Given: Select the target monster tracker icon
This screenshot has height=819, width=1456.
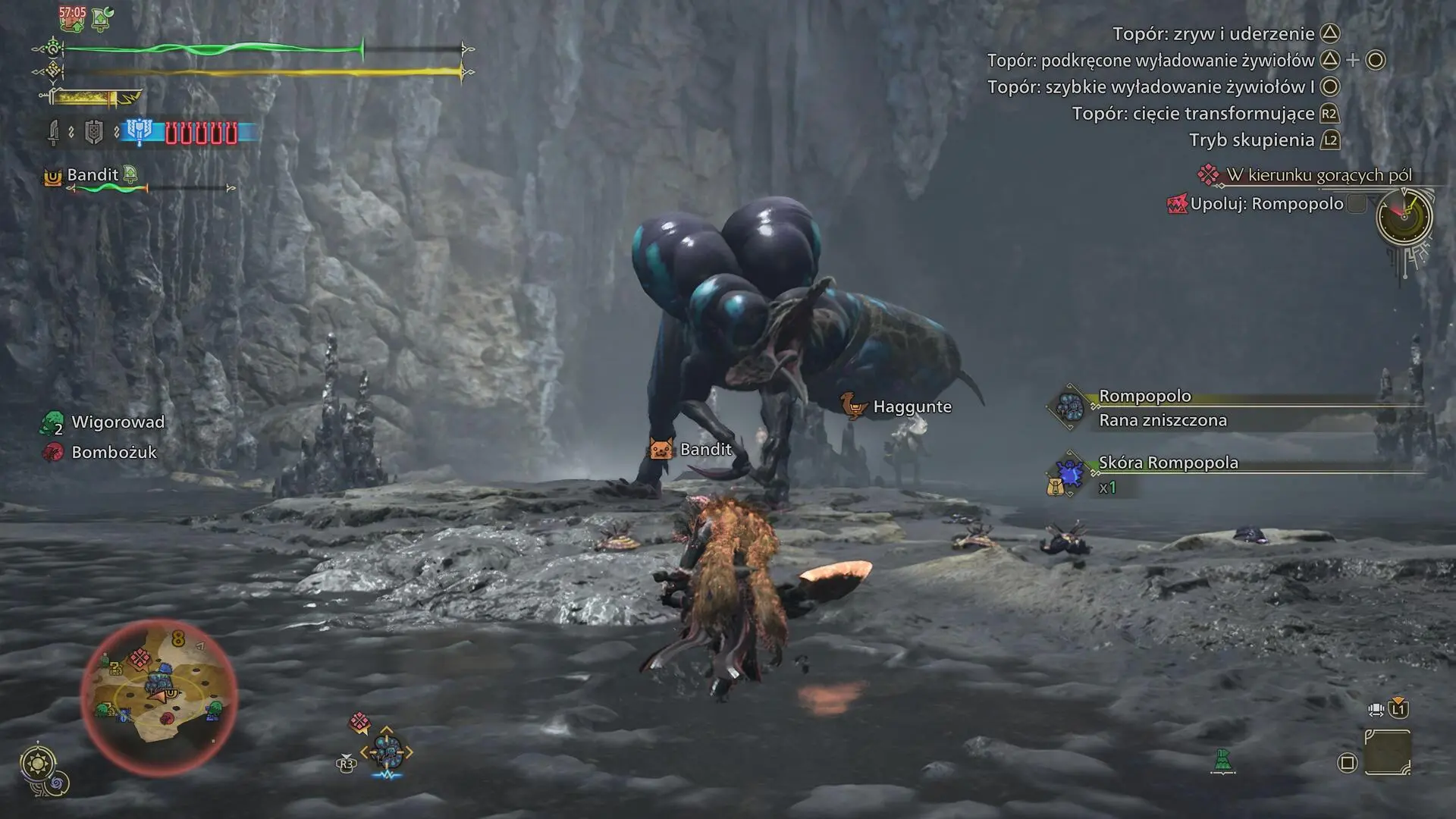Looking at the screenshot, I should [386, 752].
